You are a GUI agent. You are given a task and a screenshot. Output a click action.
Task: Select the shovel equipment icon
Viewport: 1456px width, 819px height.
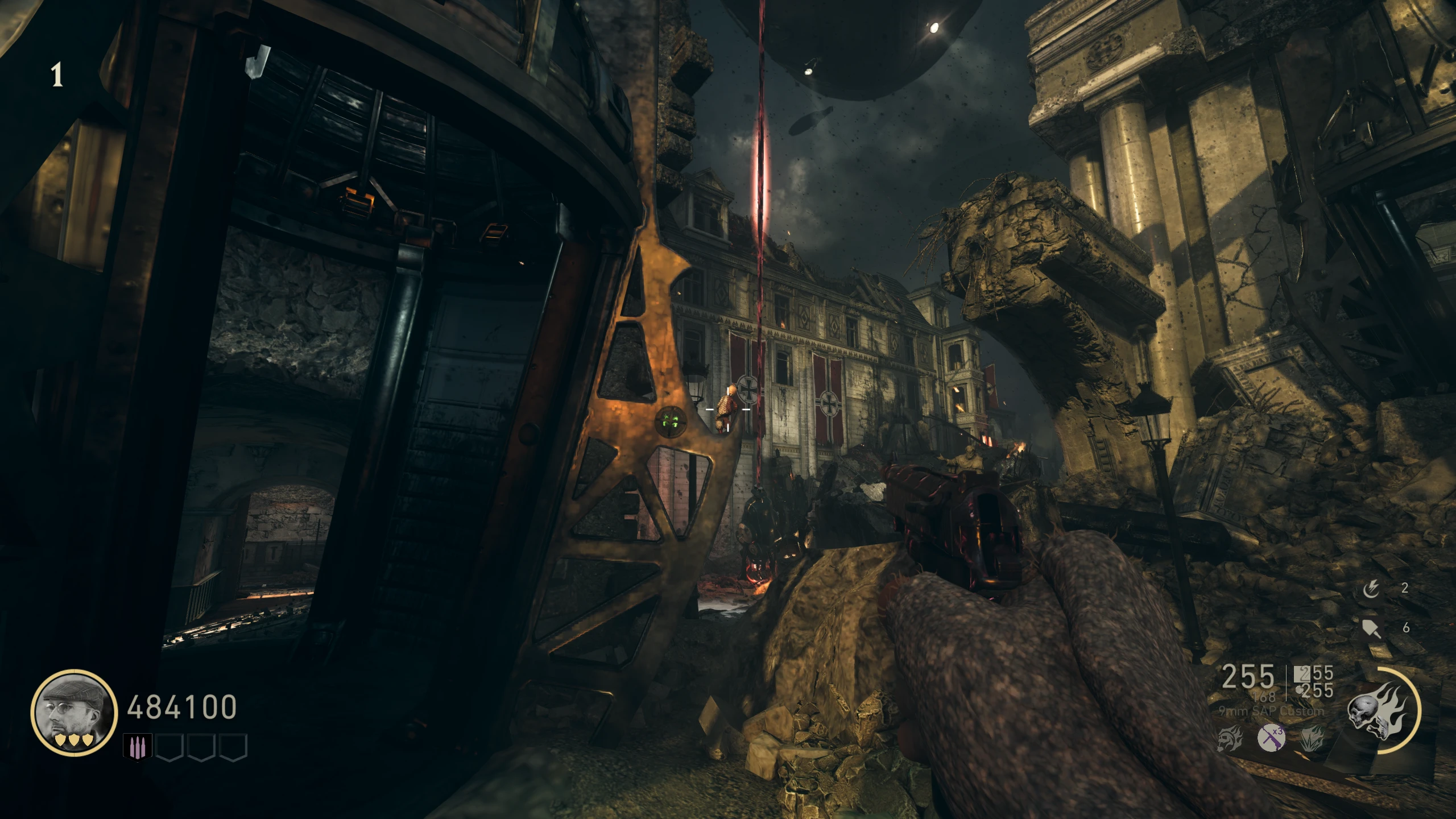click(x=1371, y=628)
